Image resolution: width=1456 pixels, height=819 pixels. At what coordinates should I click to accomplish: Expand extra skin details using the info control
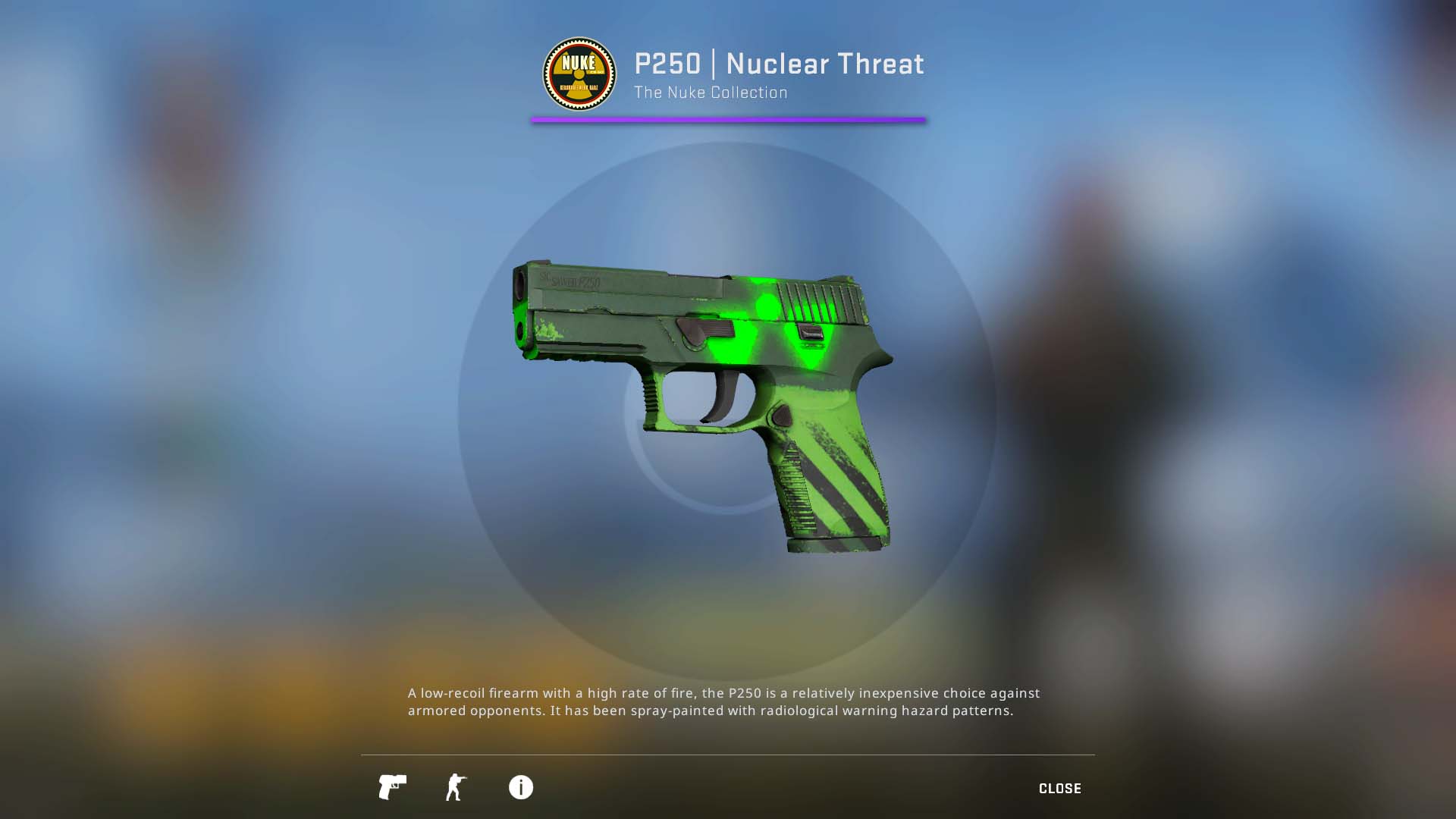(520, 787)
